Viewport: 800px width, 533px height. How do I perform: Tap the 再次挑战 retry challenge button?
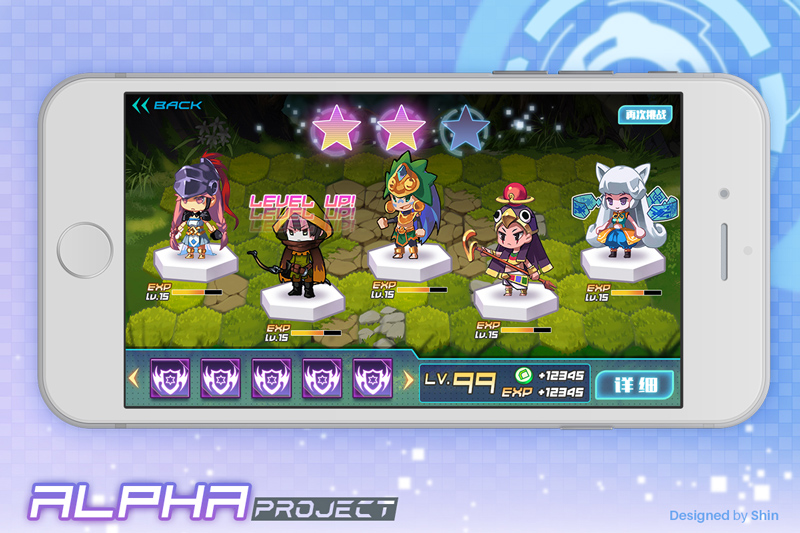(x=643, y=115)
